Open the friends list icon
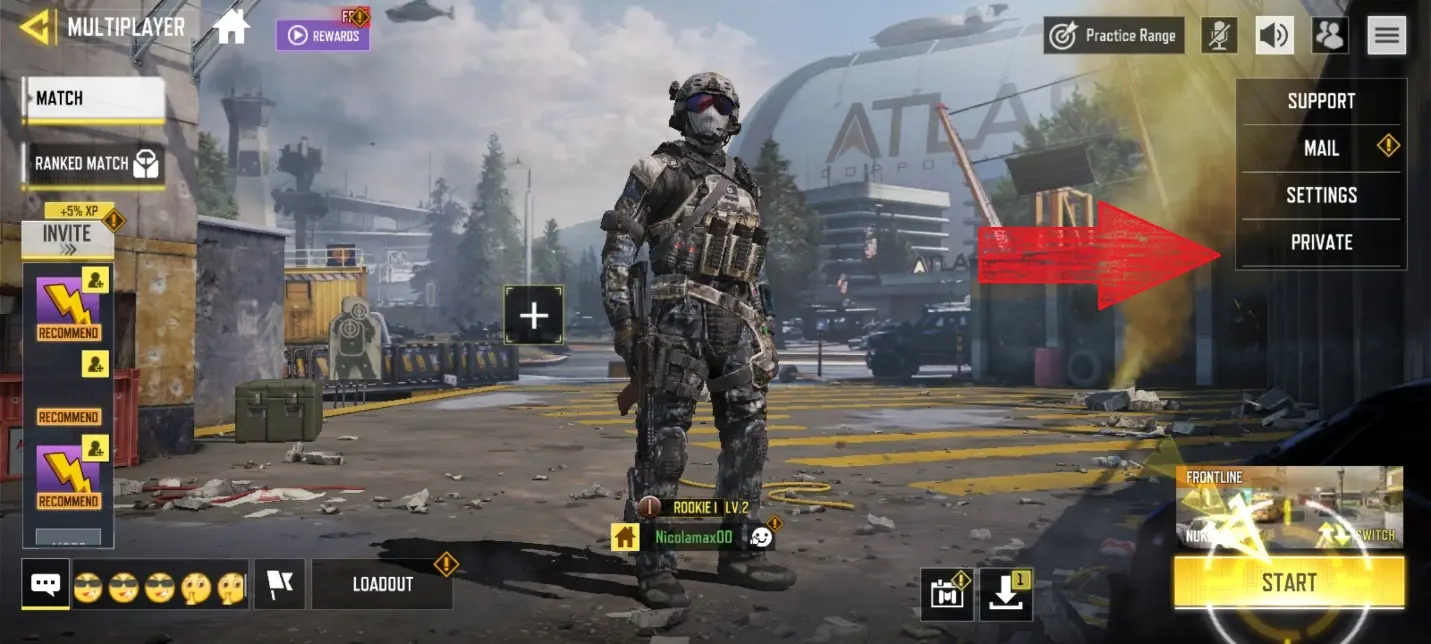 click(1330, 35)
